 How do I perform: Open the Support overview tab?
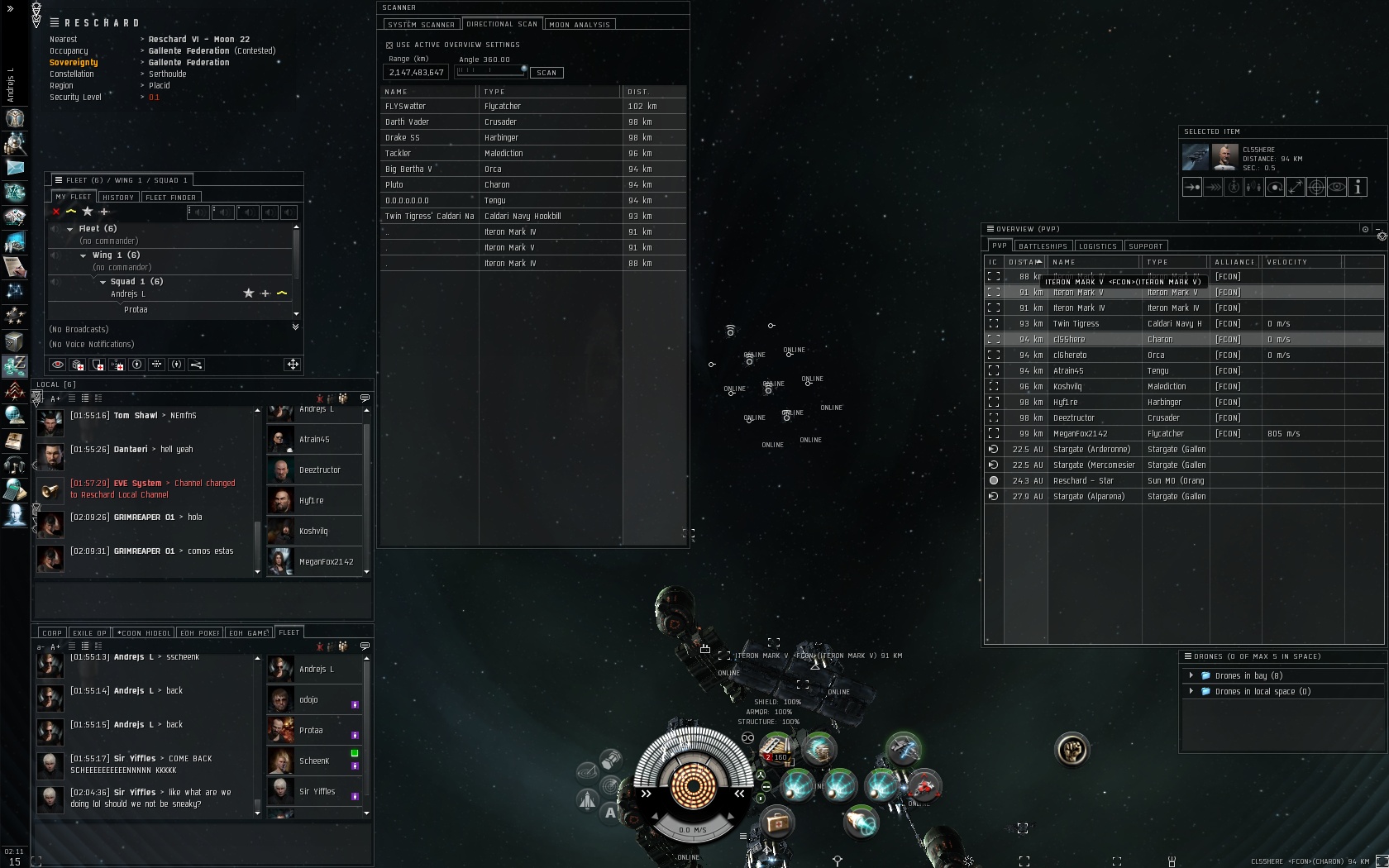pyautogui.click(x=1145, y=246)
